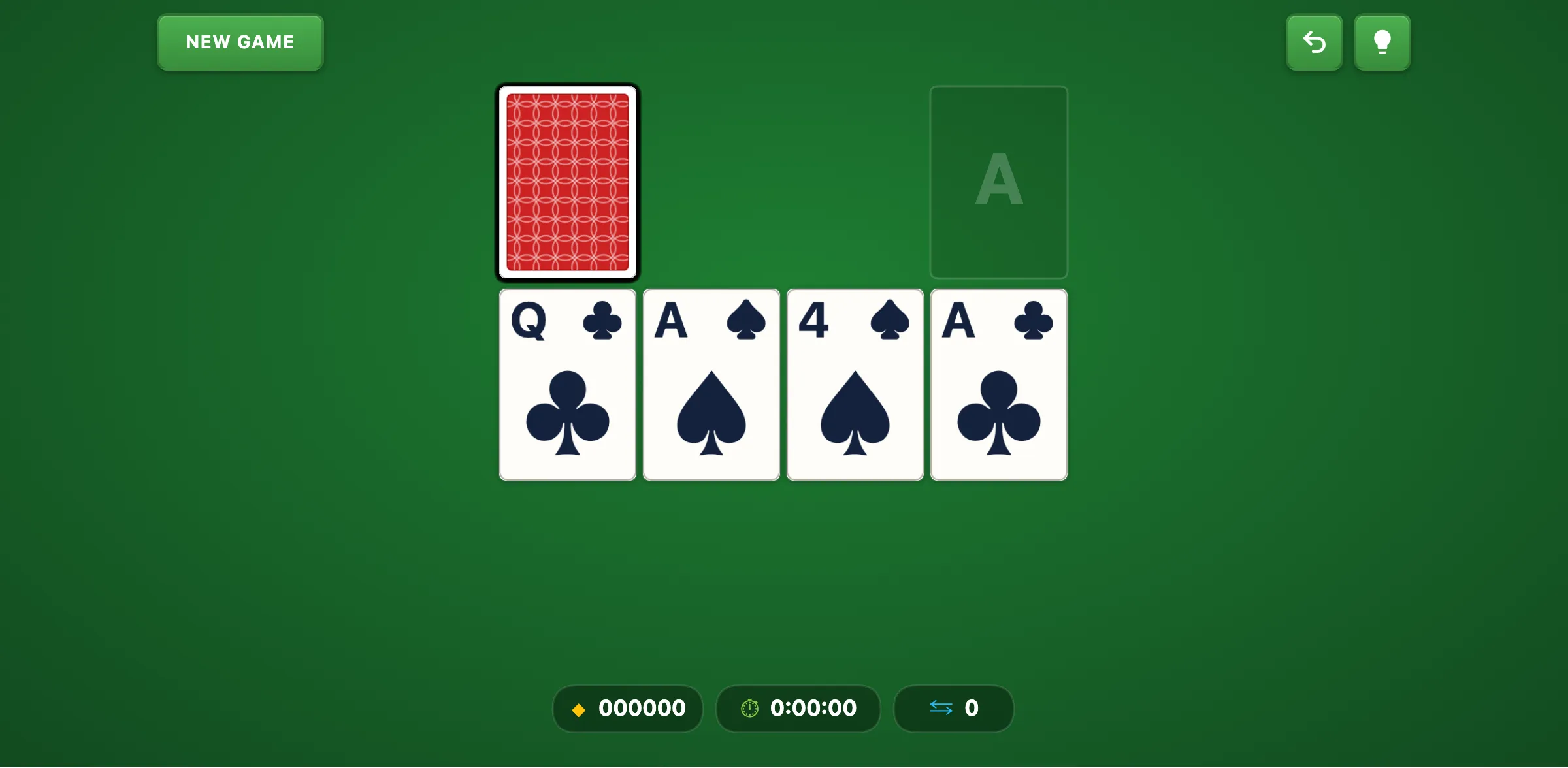The image size is (1568, 768).
Task: Click the score display showing 000000
Action: [642, 709]
